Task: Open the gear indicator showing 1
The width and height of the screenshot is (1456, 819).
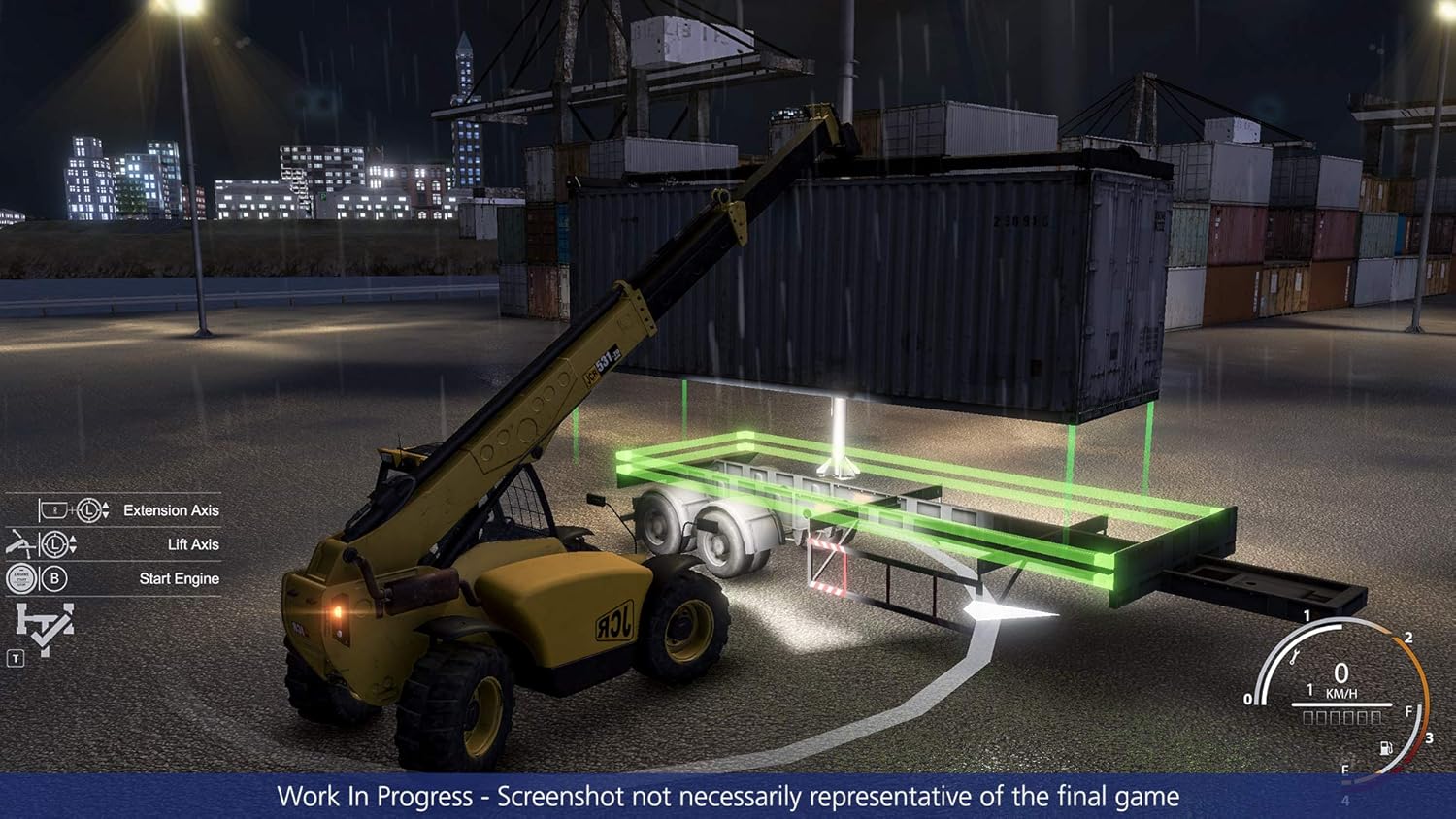Action: [x=1309, y=689]
